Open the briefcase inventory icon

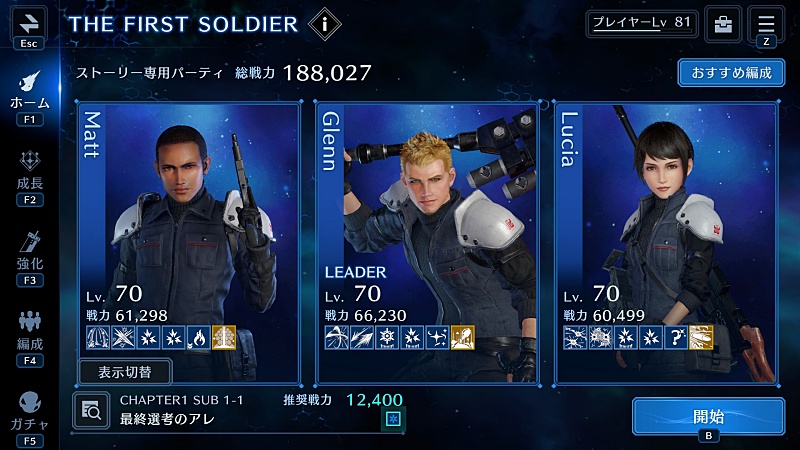click(721, 23)
